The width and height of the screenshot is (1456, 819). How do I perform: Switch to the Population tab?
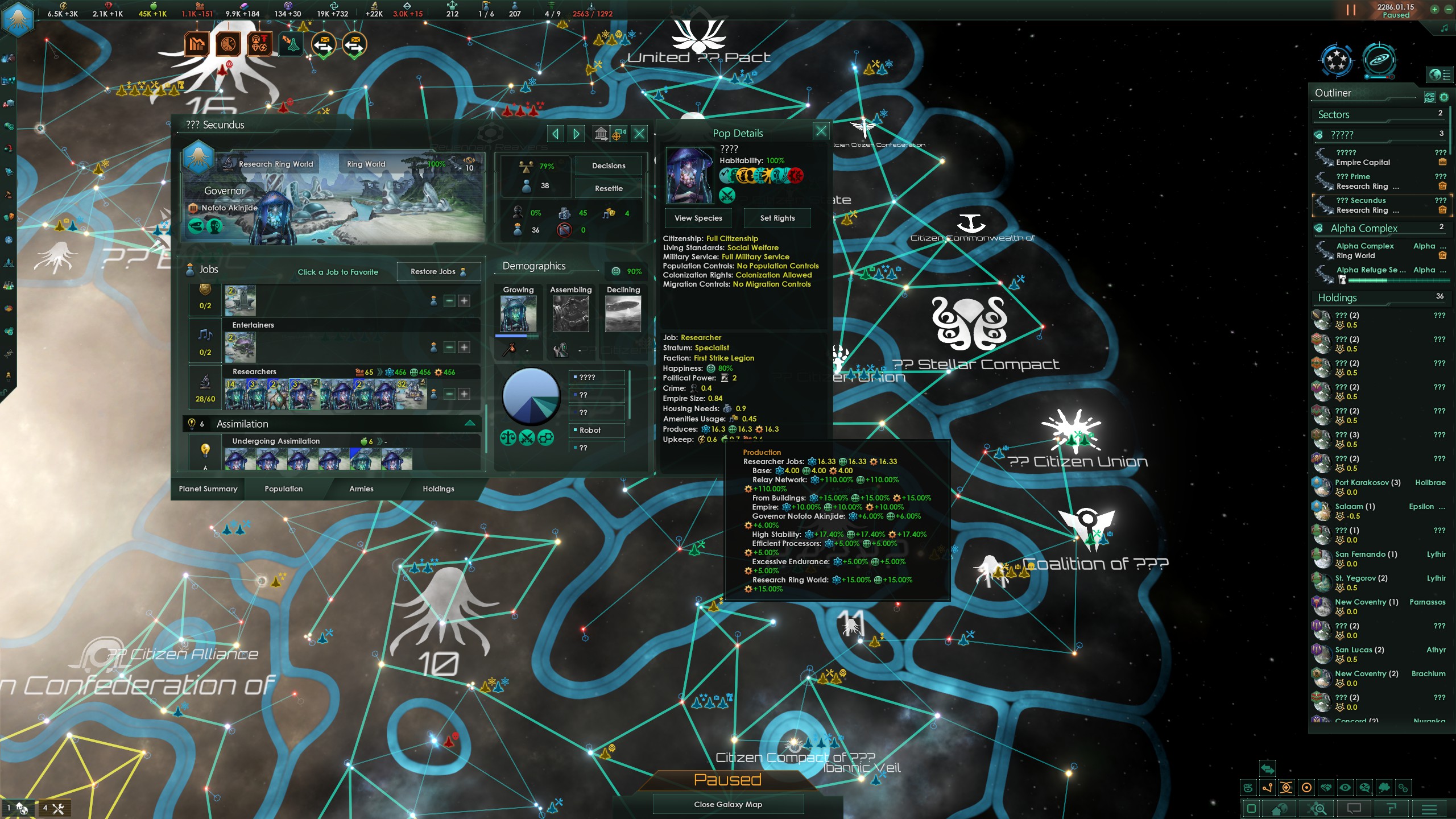point(283,489)
